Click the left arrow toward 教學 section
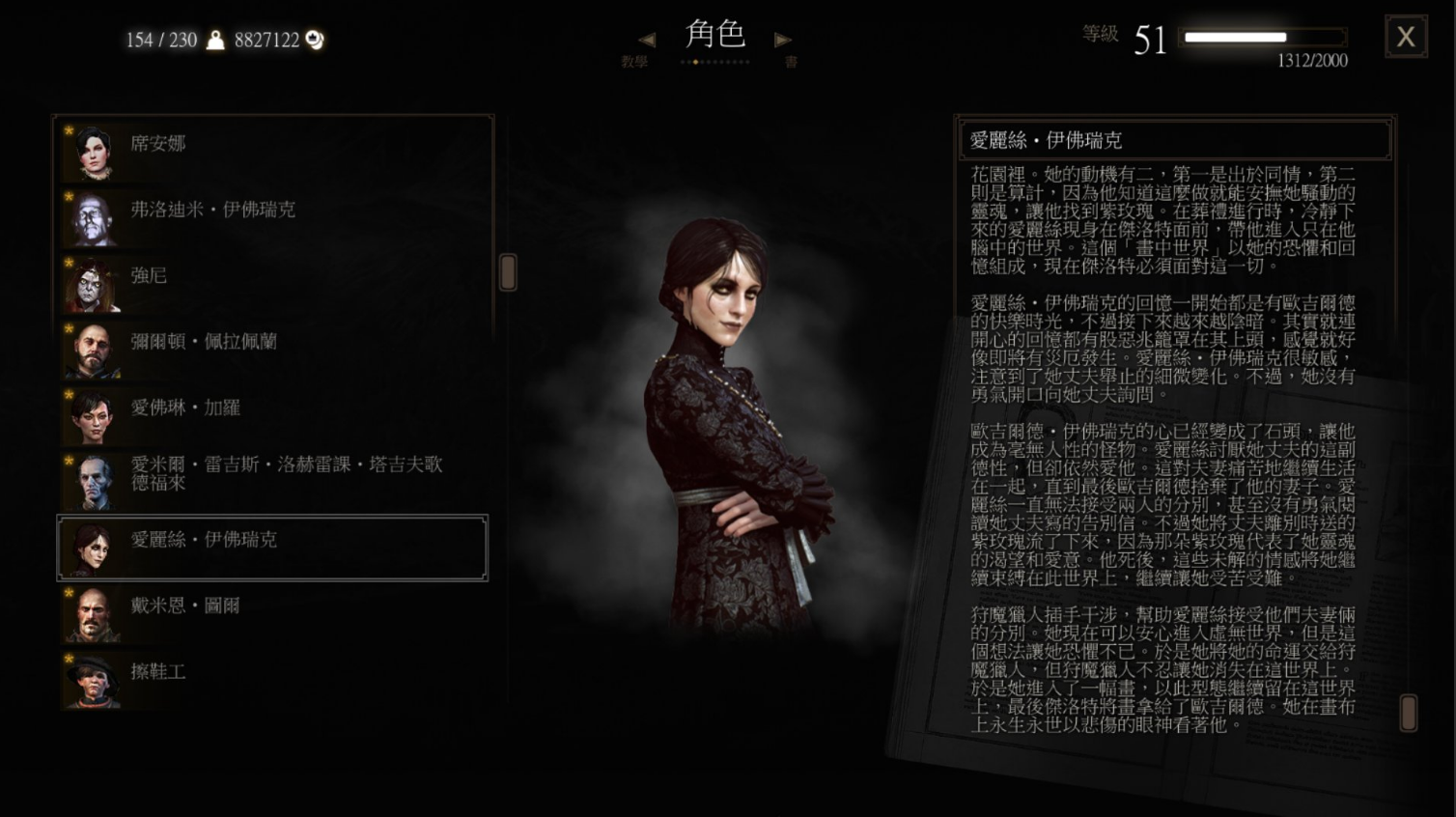This screenshot has height=817, width=1456. coord(645,39)
